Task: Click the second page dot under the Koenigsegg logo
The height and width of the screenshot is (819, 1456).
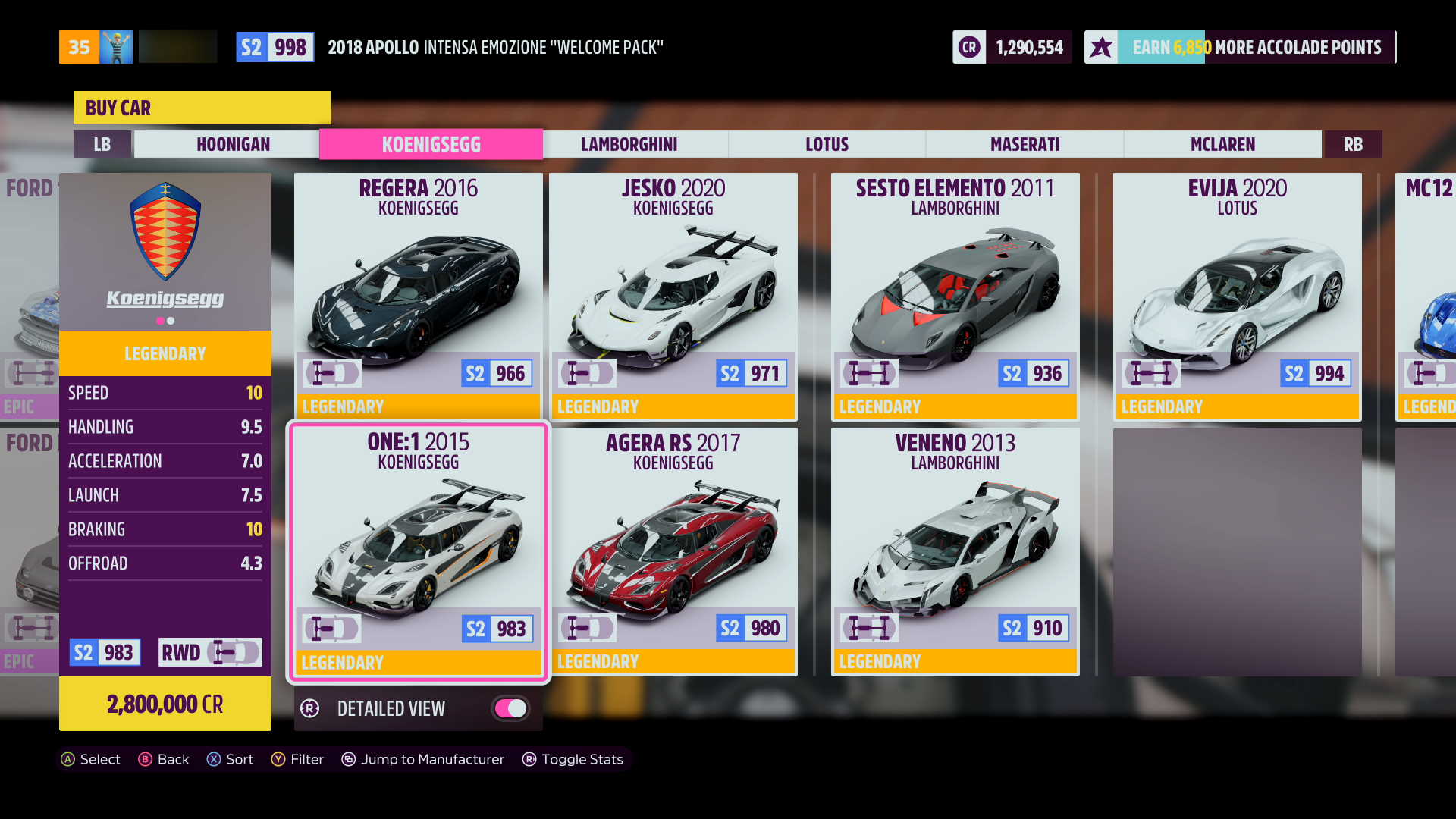Action: [171, 320]
